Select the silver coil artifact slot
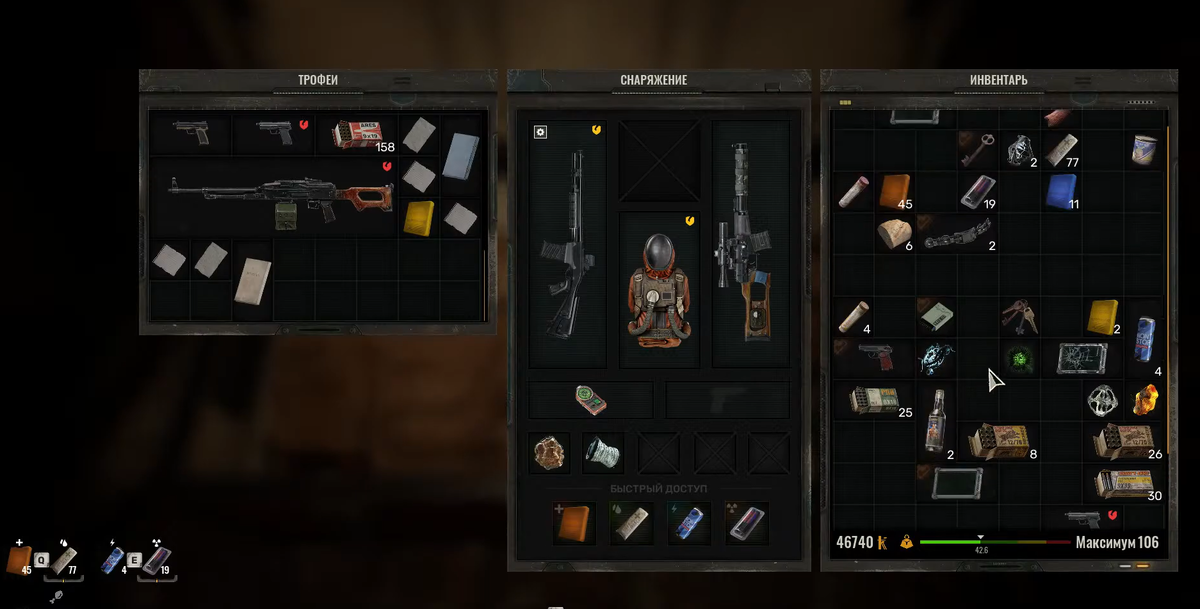Viewport: 1200px width, 609px height. pos(603,452)
